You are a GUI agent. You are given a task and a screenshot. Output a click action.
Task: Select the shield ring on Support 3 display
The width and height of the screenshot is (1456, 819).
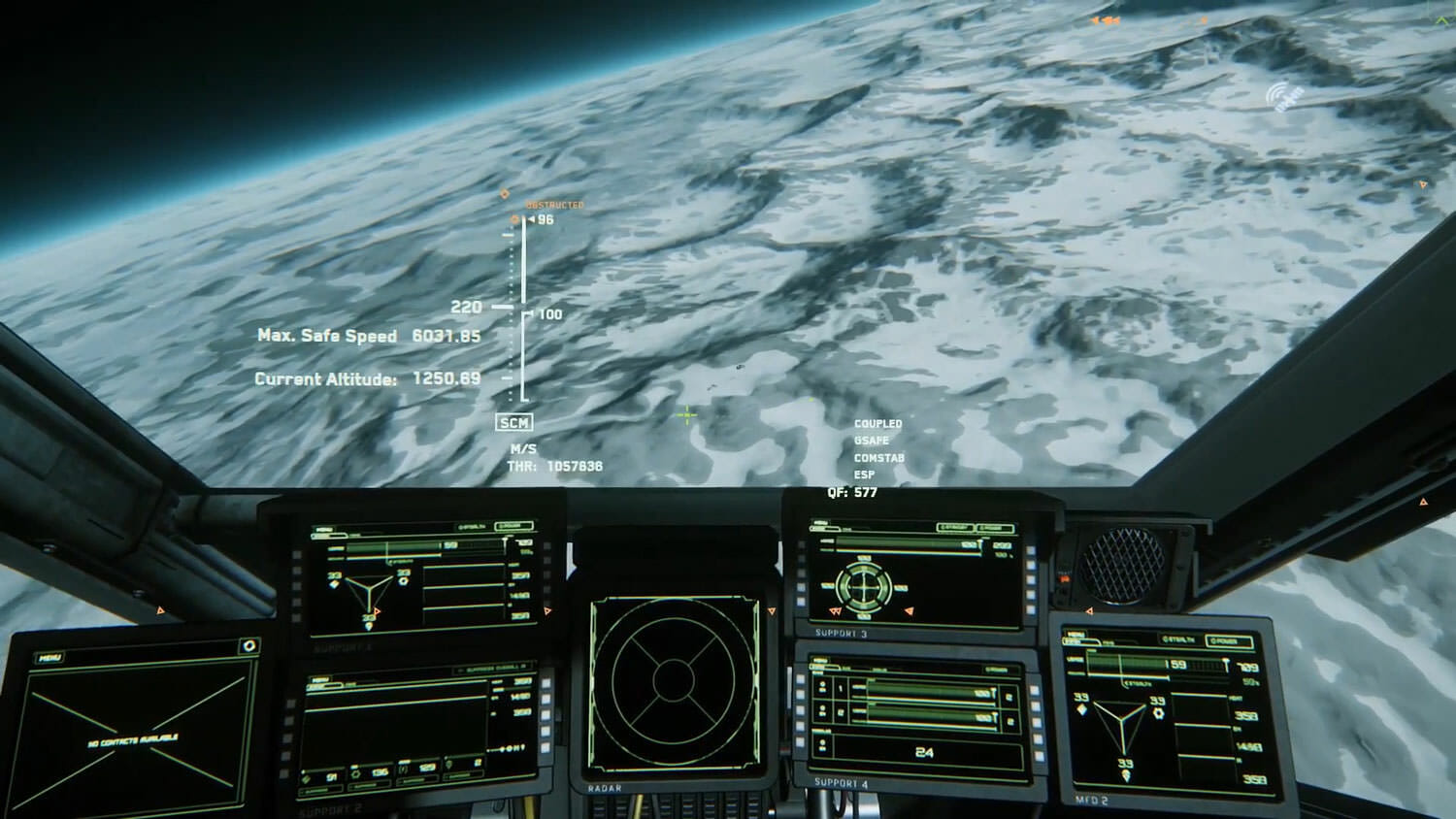coord(863,585)
